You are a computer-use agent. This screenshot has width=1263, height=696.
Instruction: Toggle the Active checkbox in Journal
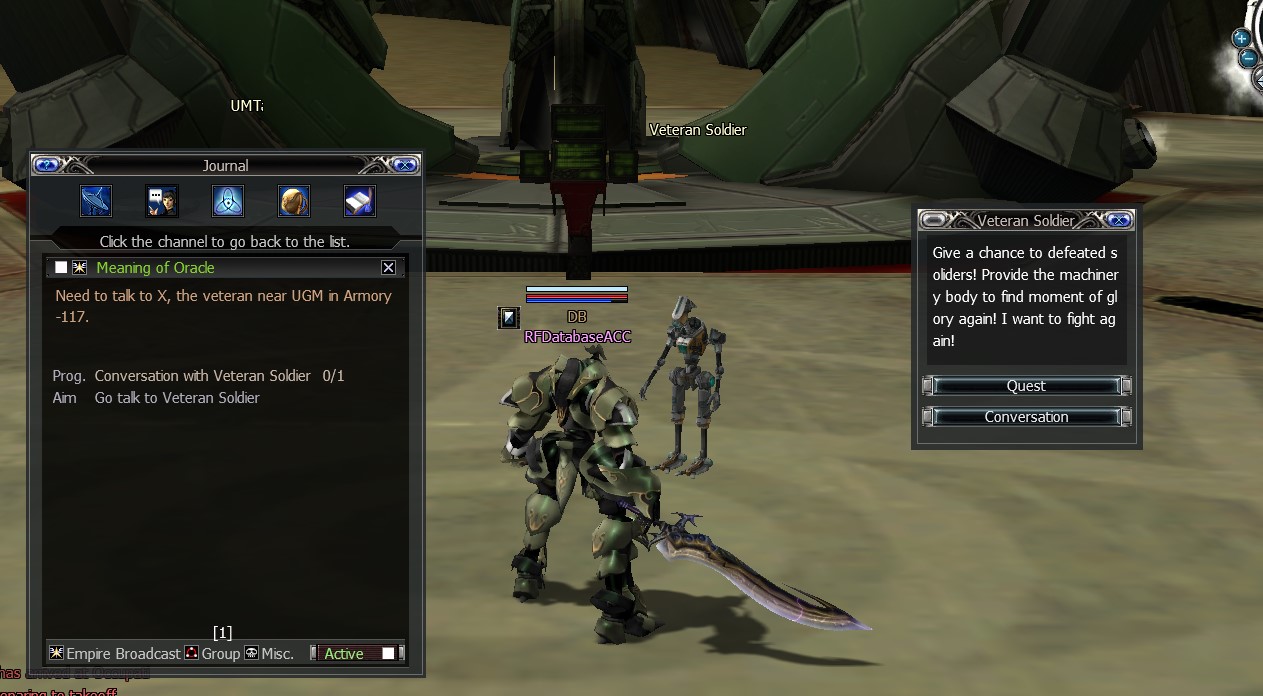(x=388, y=654)
